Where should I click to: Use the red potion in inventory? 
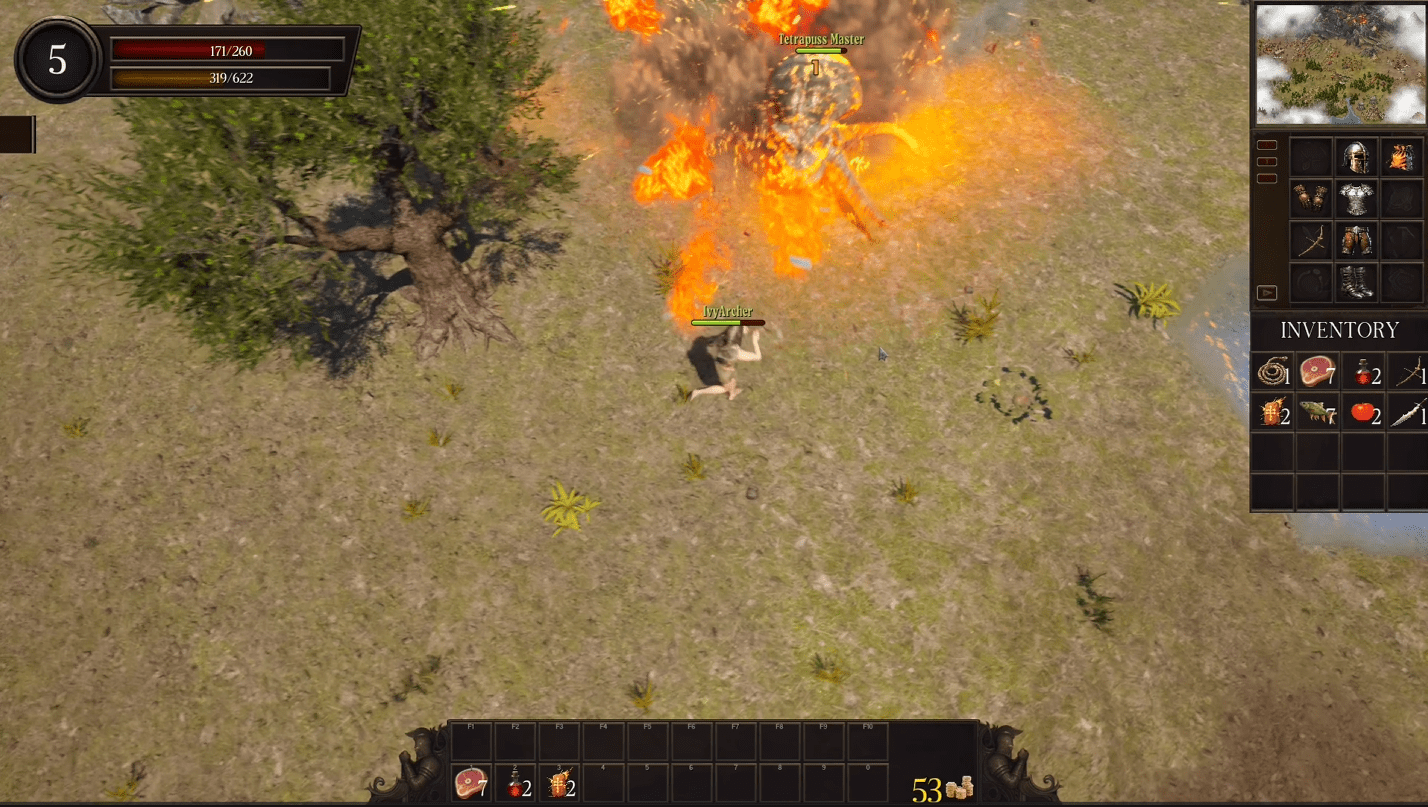(x=1362, y=374)
